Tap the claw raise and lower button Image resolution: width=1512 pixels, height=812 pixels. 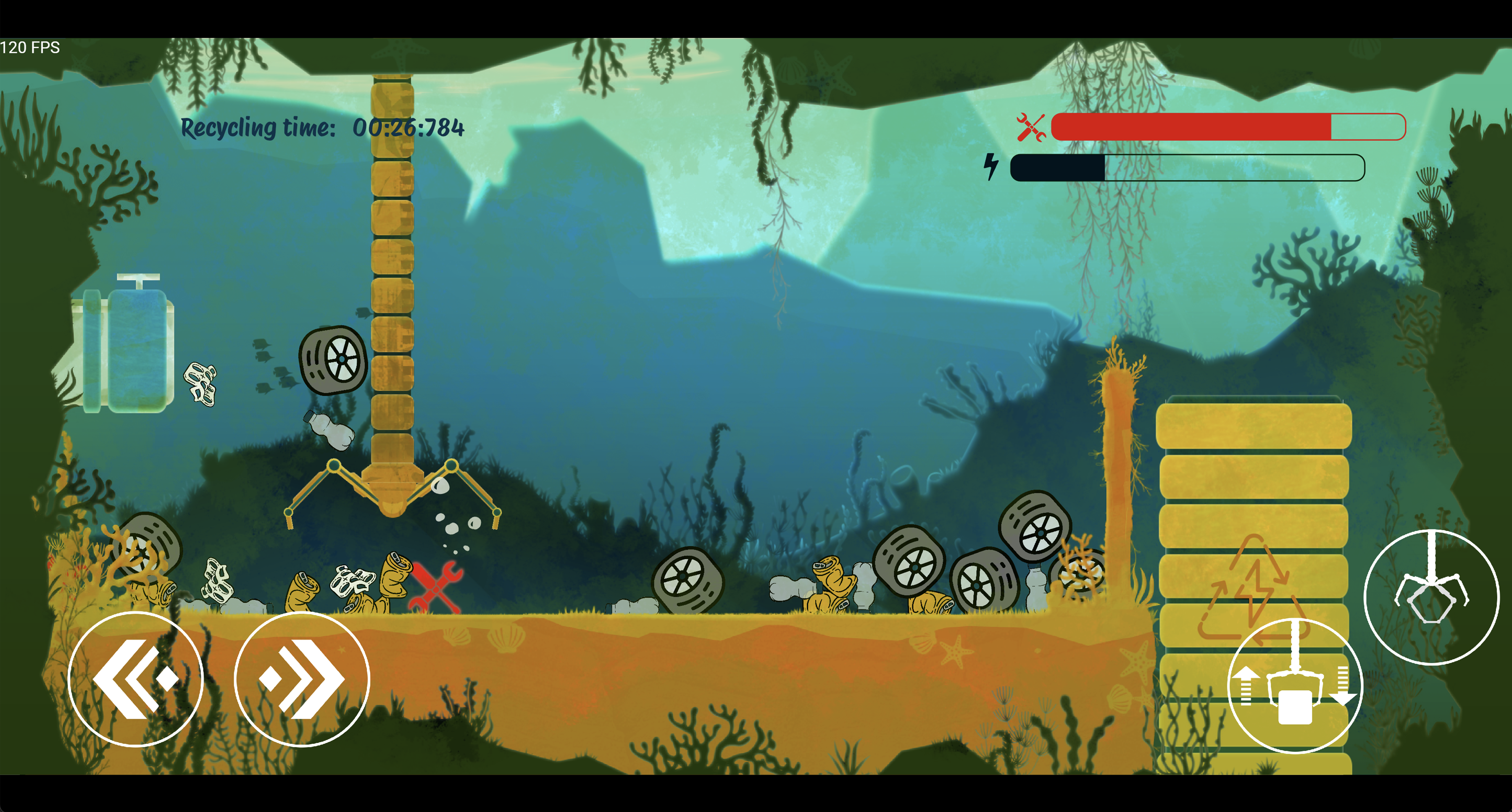[x=1294, y=685]
